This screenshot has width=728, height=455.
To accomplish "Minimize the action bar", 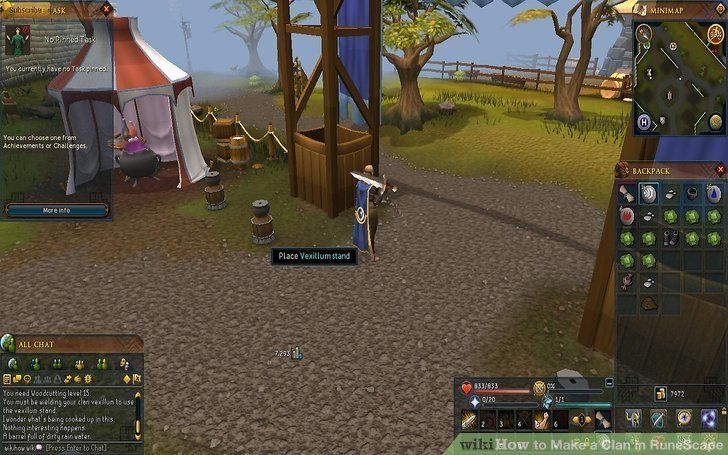I will click(x=609, y=381).
